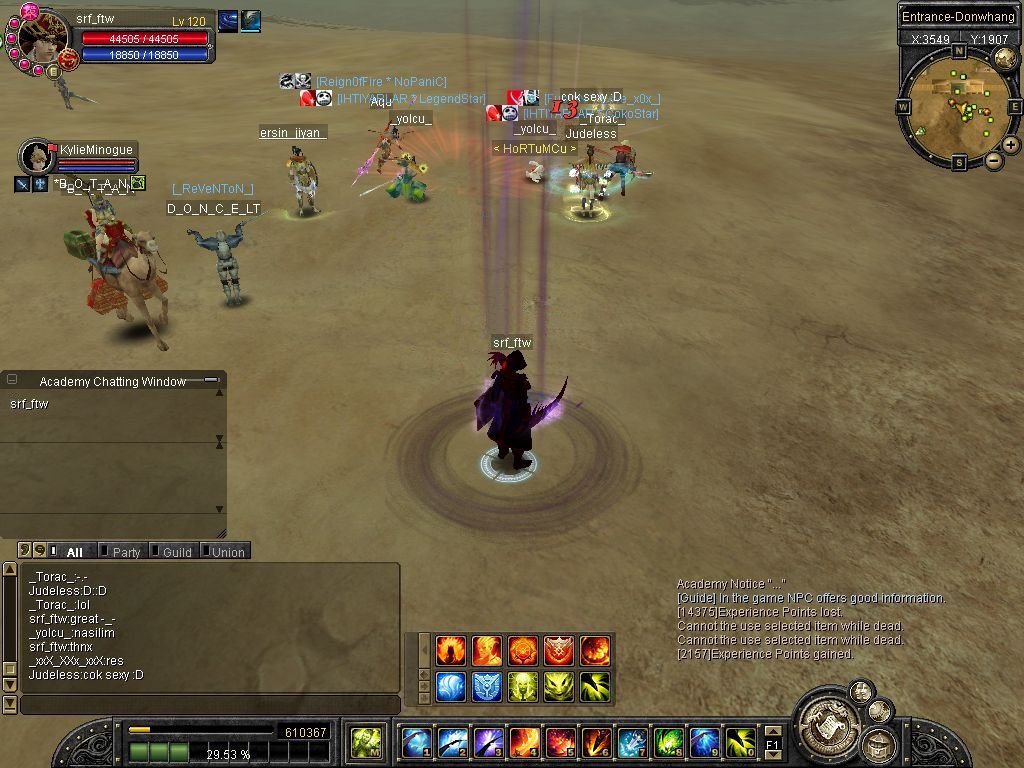Viewport: 1024px width, 768px height.
Task: Click the green character icon marked M
Action: point(367,743)
